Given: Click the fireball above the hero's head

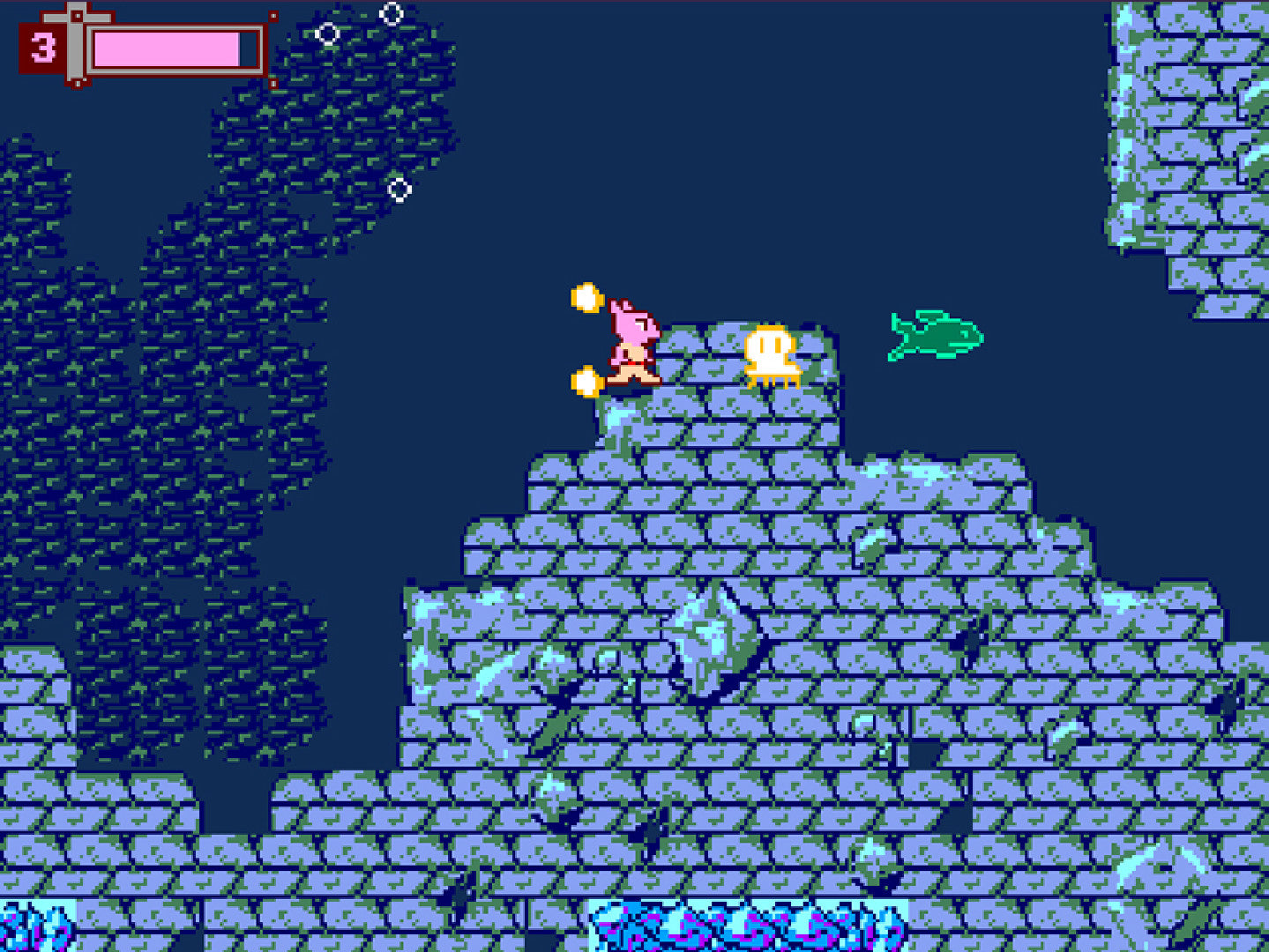Looking at the screenshot, I should click(588, 299).
